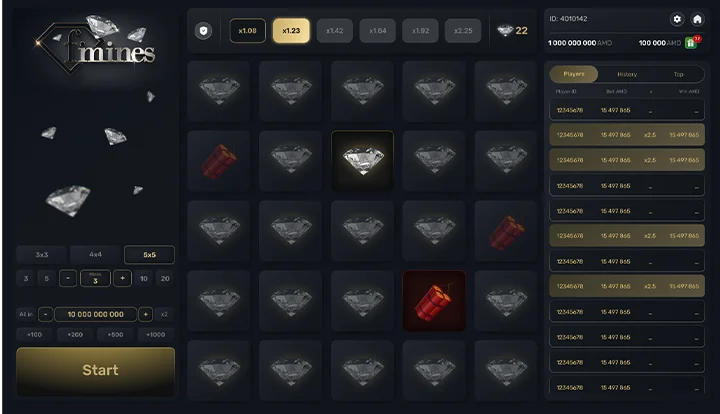
Task: Set the mines preset to 10
Action: (x=144, y=278)
